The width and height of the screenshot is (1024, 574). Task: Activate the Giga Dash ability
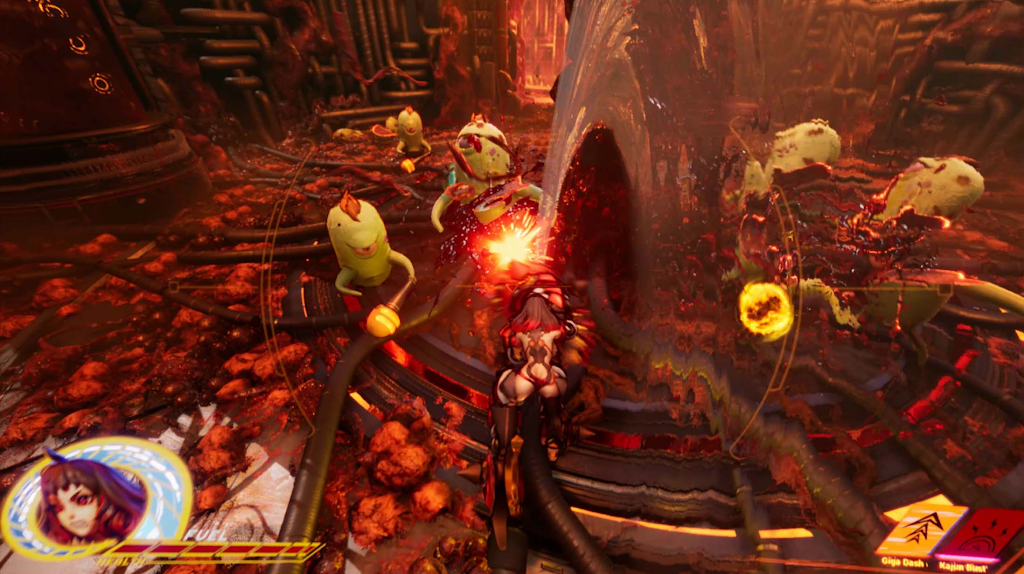[921, 528]
